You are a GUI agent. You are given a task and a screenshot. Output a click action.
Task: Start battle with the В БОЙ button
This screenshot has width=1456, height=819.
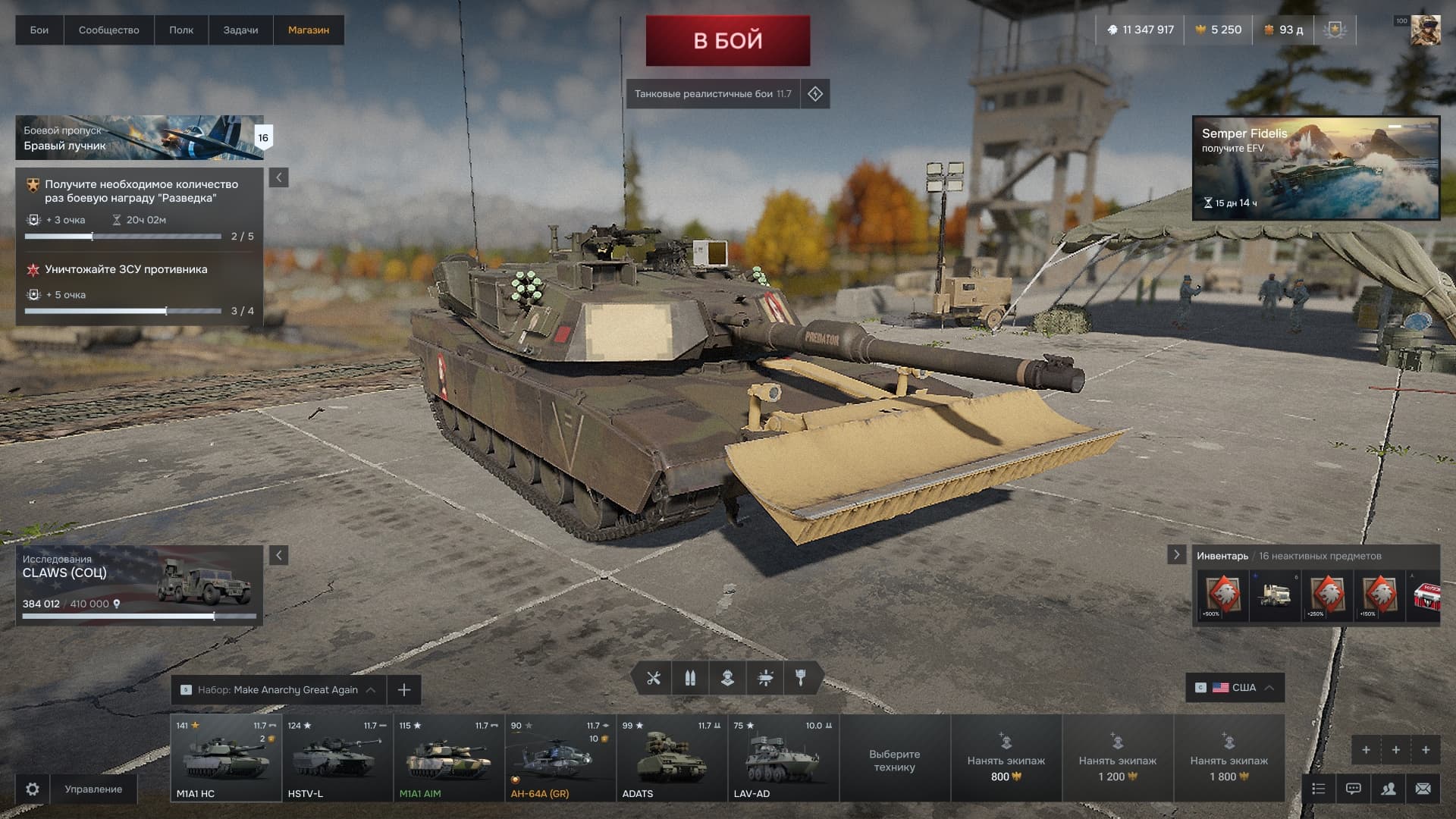pyautogui.click(x=727, y=40)
